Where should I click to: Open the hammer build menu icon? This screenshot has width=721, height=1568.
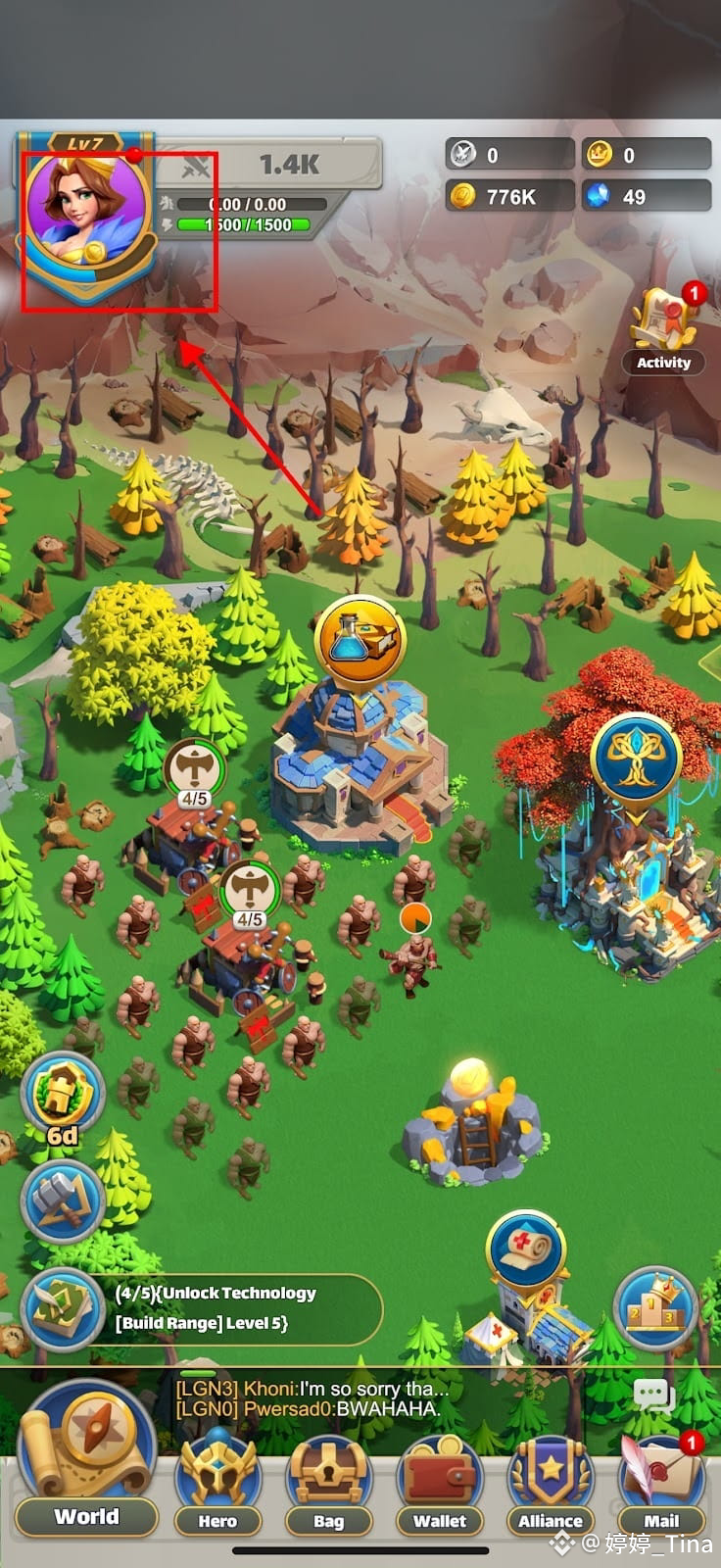[x=64, y=1200]
